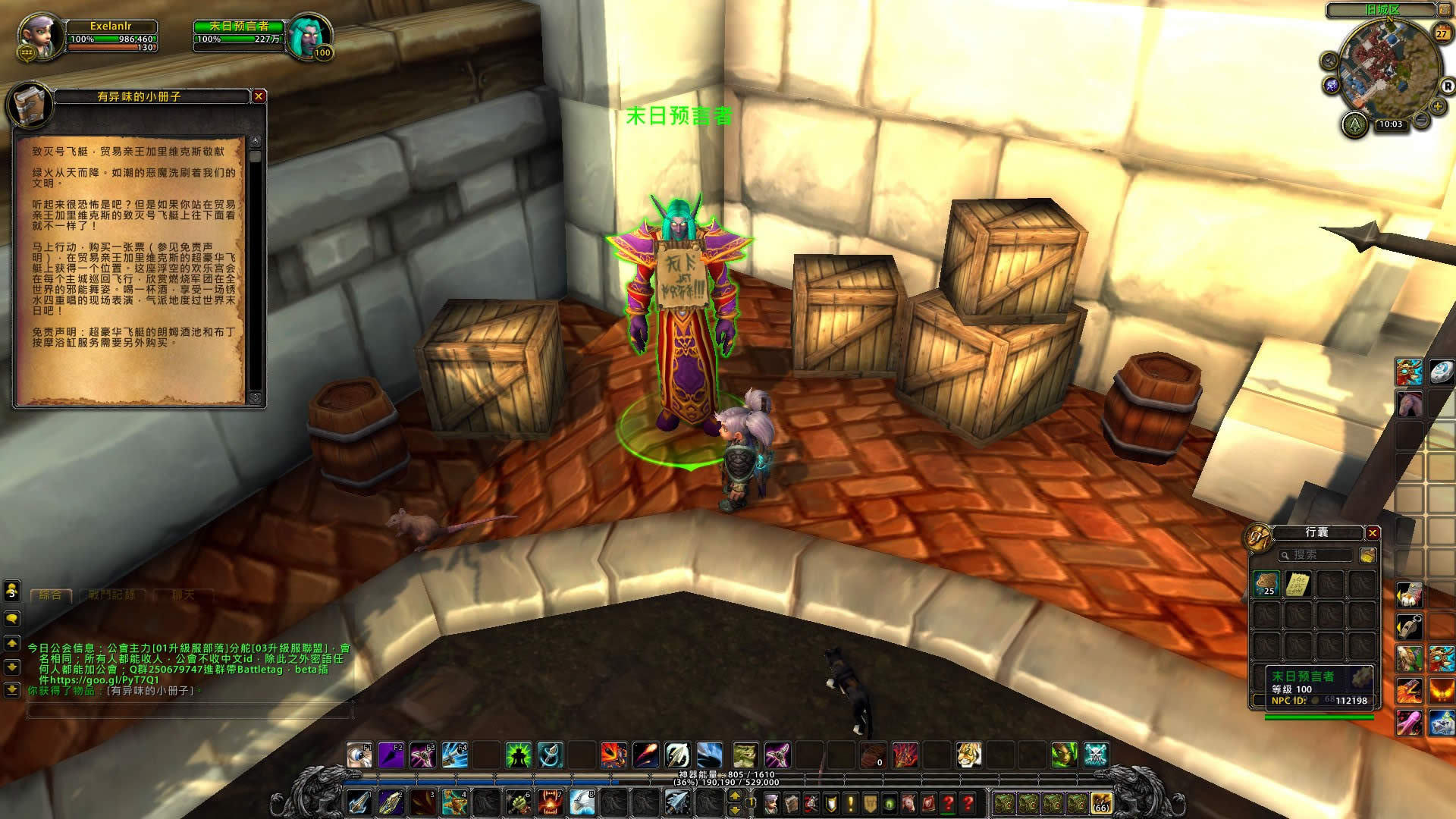Open the calendar showing day 27

(x=1441, y=33)
